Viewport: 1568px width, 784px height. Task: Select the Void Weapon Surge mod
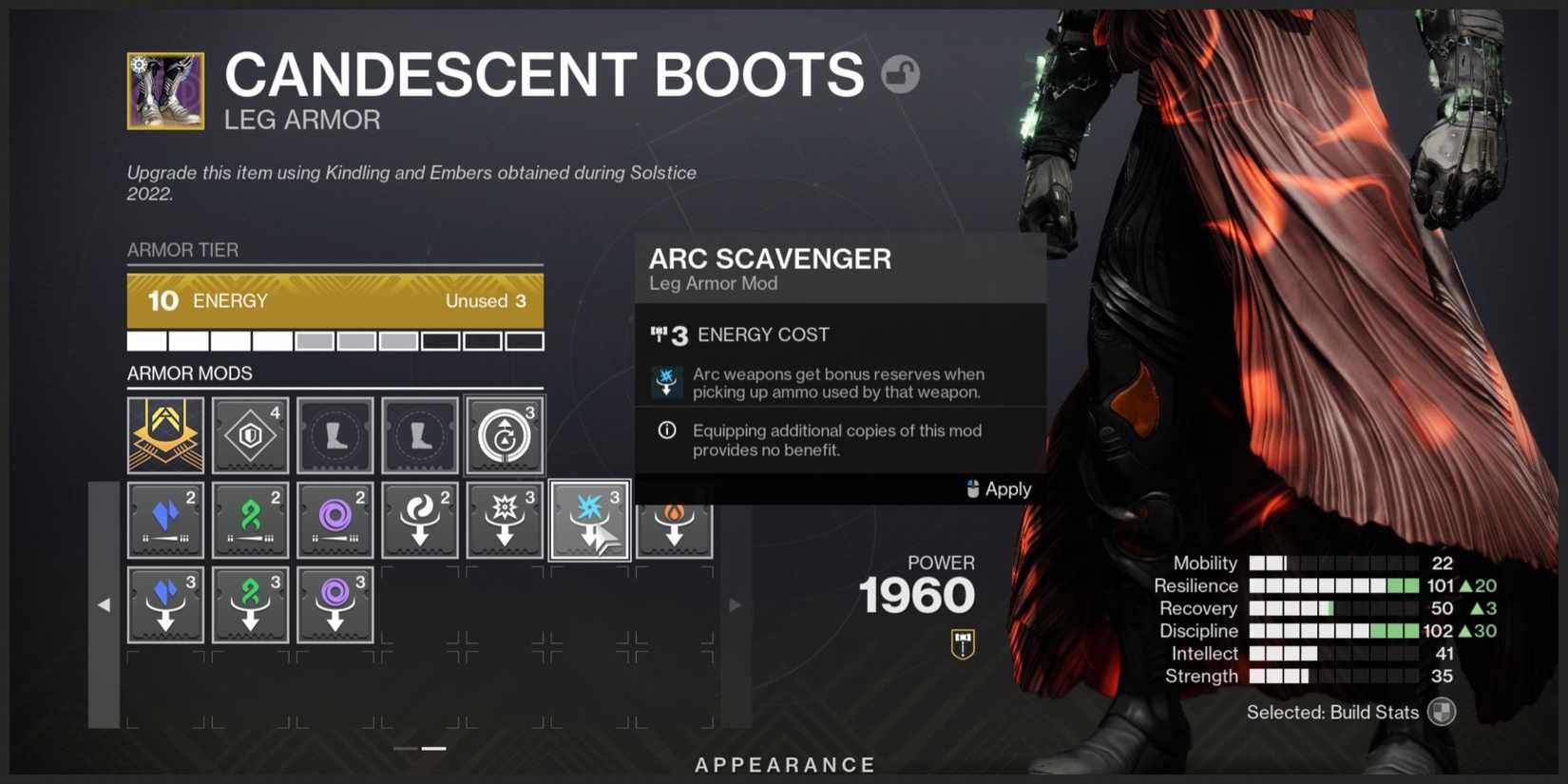[x=335, y=519]
